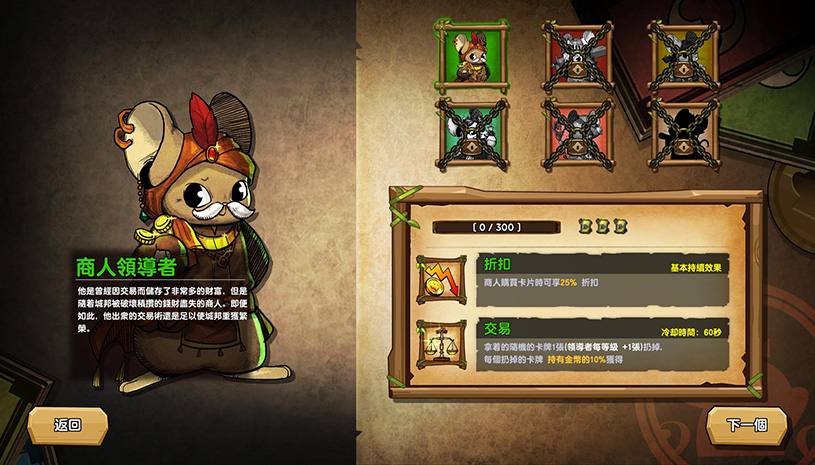
Task: Go to next leader with 下一個
Action: click(x=746, y=425)
